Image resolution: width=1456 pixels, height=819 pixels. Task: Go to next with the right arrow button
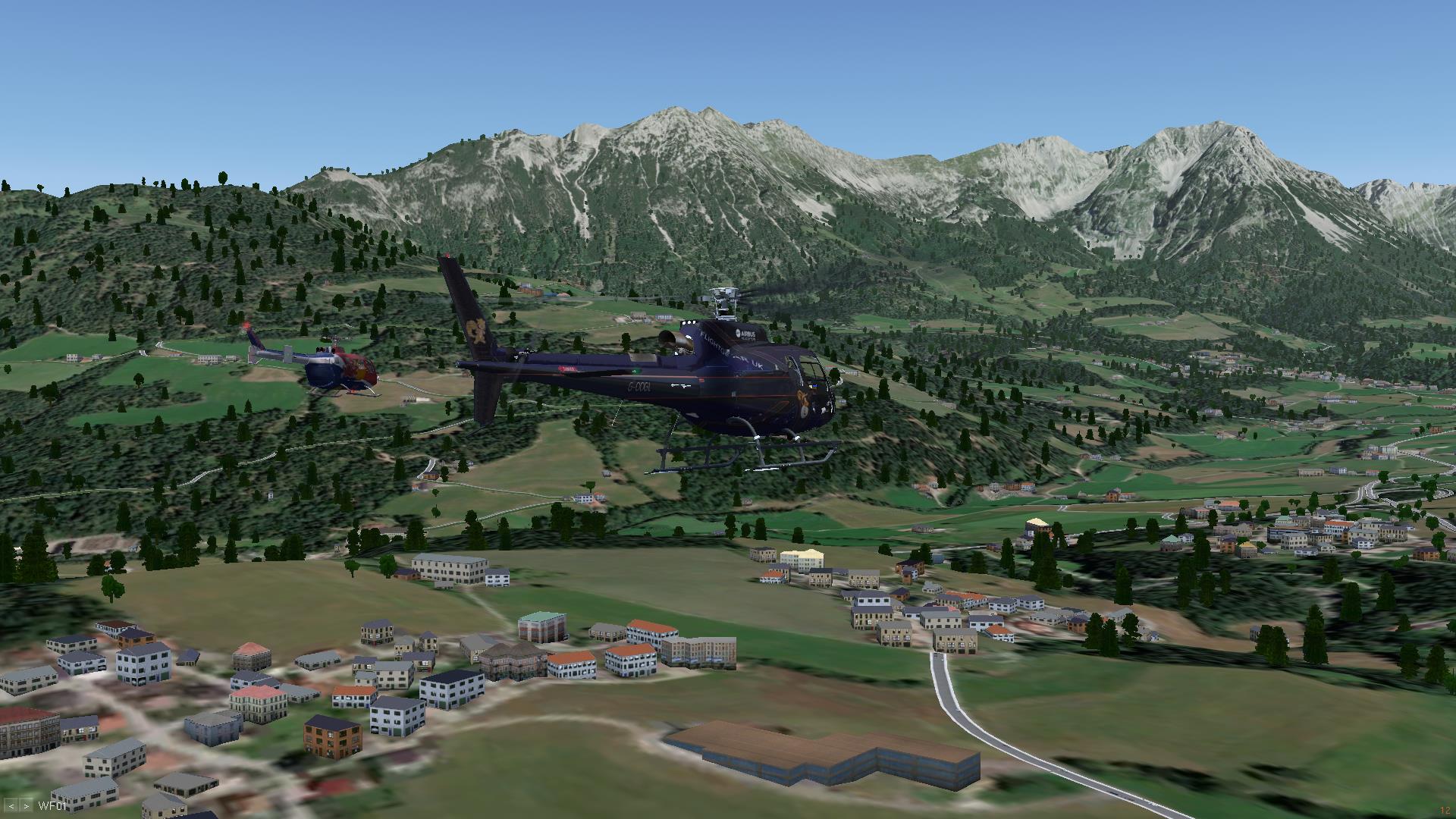pyautogui.click(x=27, y=806)
